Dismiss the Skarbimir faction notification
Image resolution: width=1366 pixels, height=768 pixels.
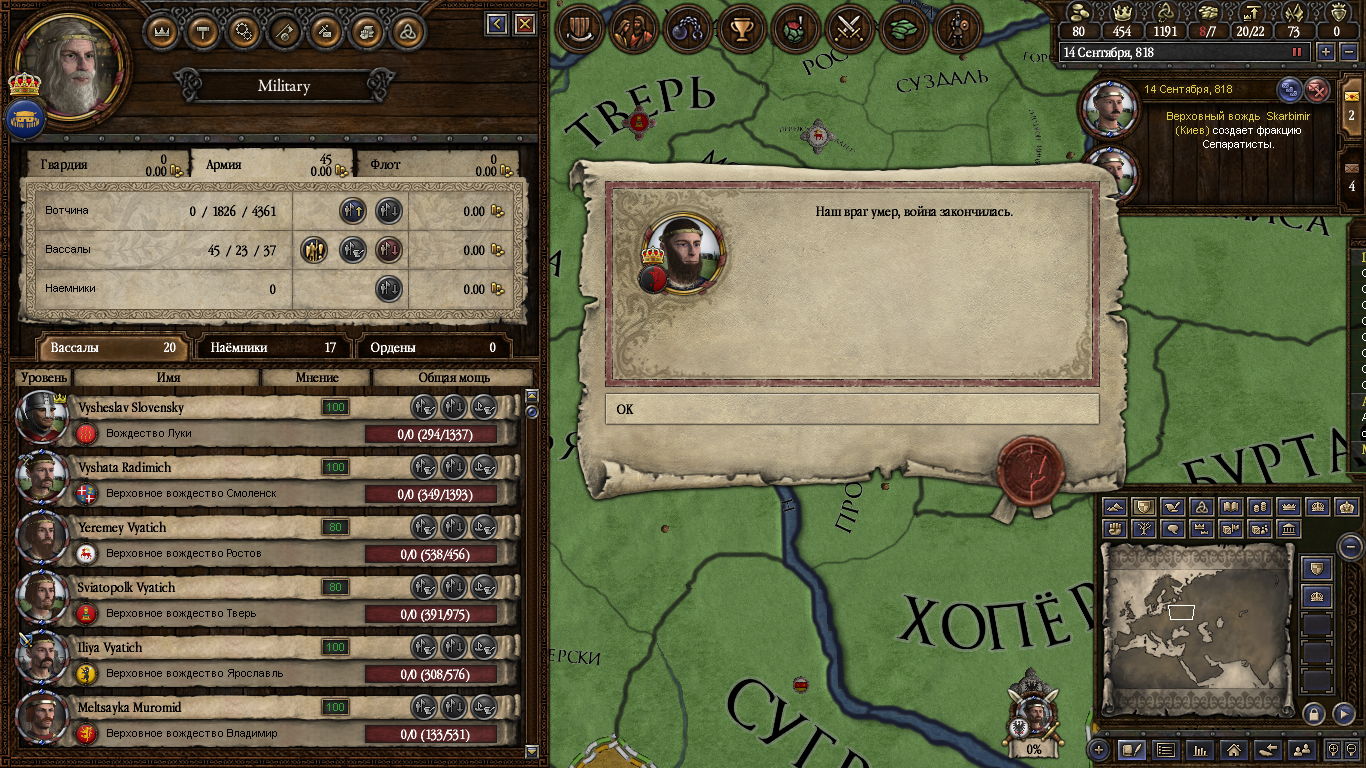coord(1318,91)
